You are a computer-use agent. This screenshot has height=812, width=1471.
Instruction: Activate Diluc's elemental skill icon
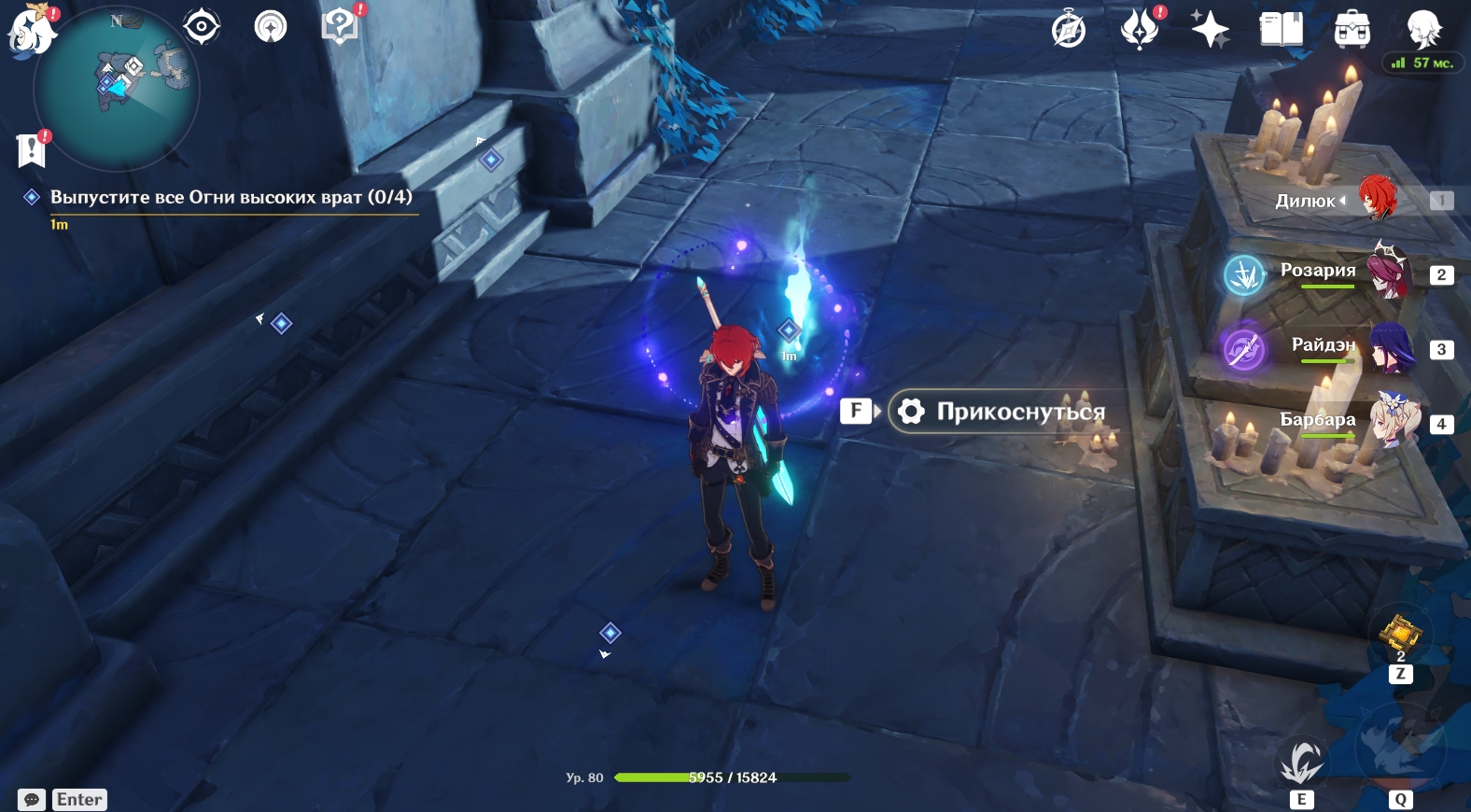[1301, 762]
